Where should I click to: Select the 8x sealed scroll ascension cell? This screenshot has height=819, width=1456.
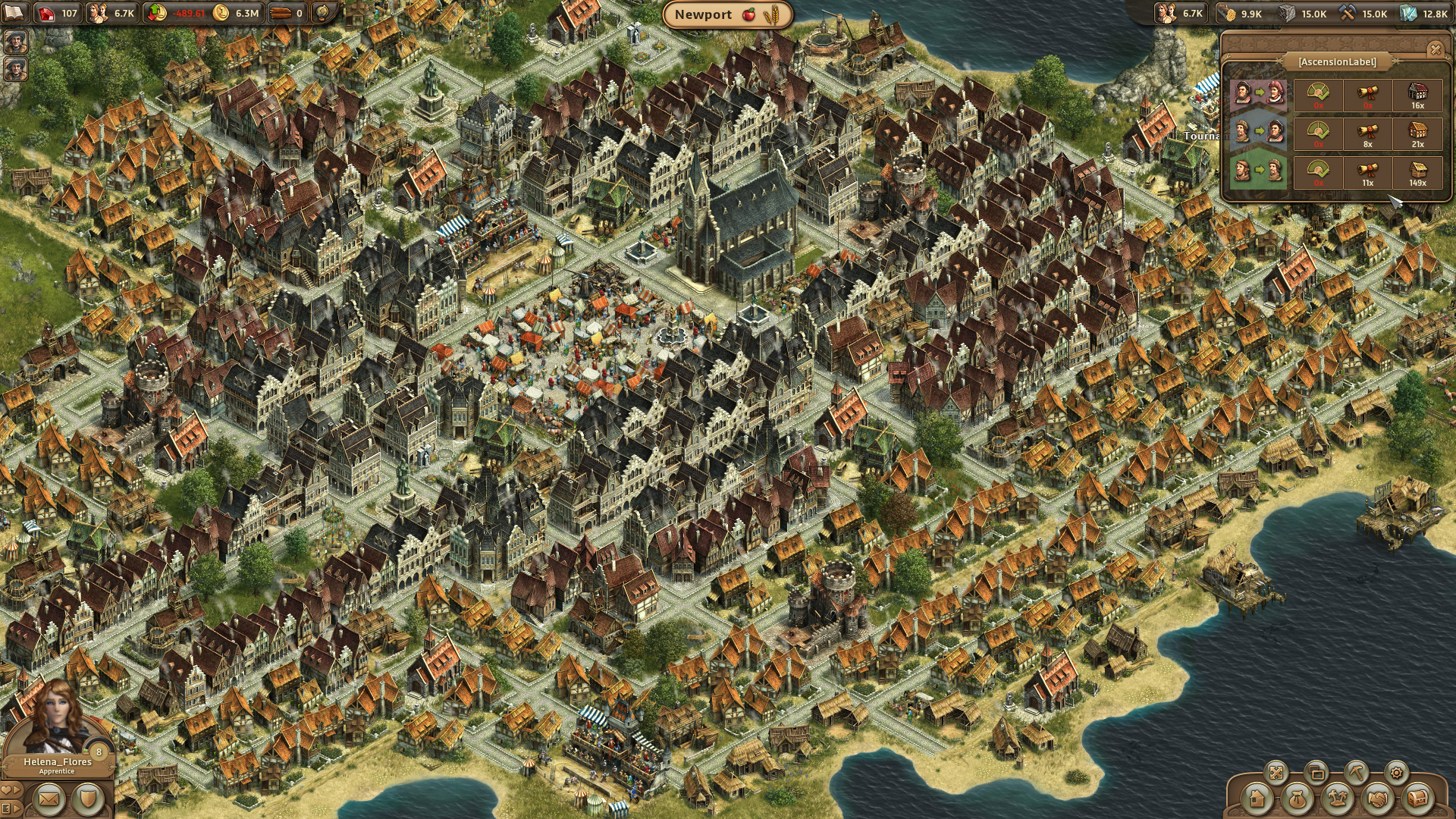pyautogui.click(x=1367, y=133)
